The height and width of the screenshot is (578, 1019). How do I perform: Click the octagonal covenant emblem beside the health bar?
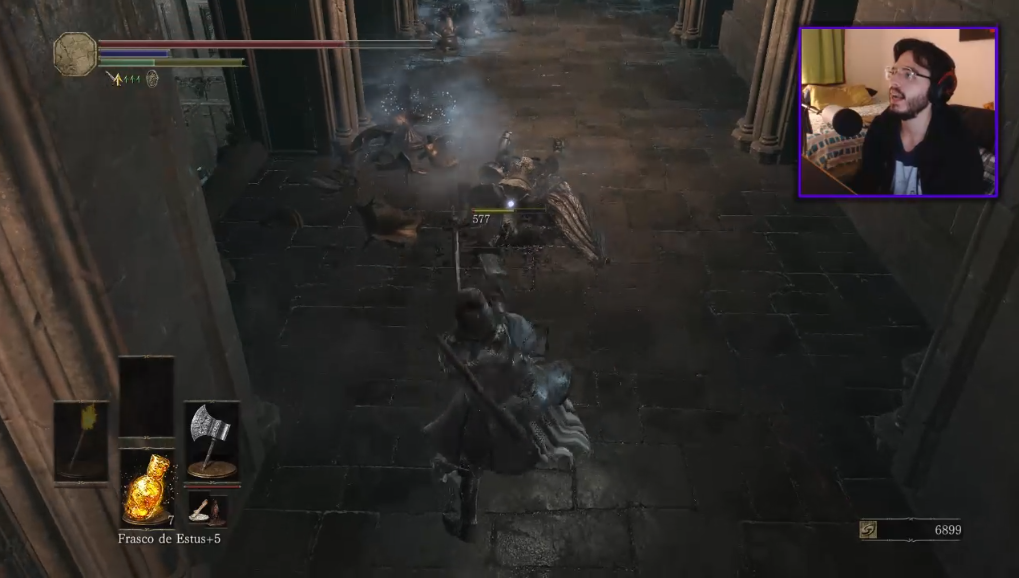click(x=75, y=54)
